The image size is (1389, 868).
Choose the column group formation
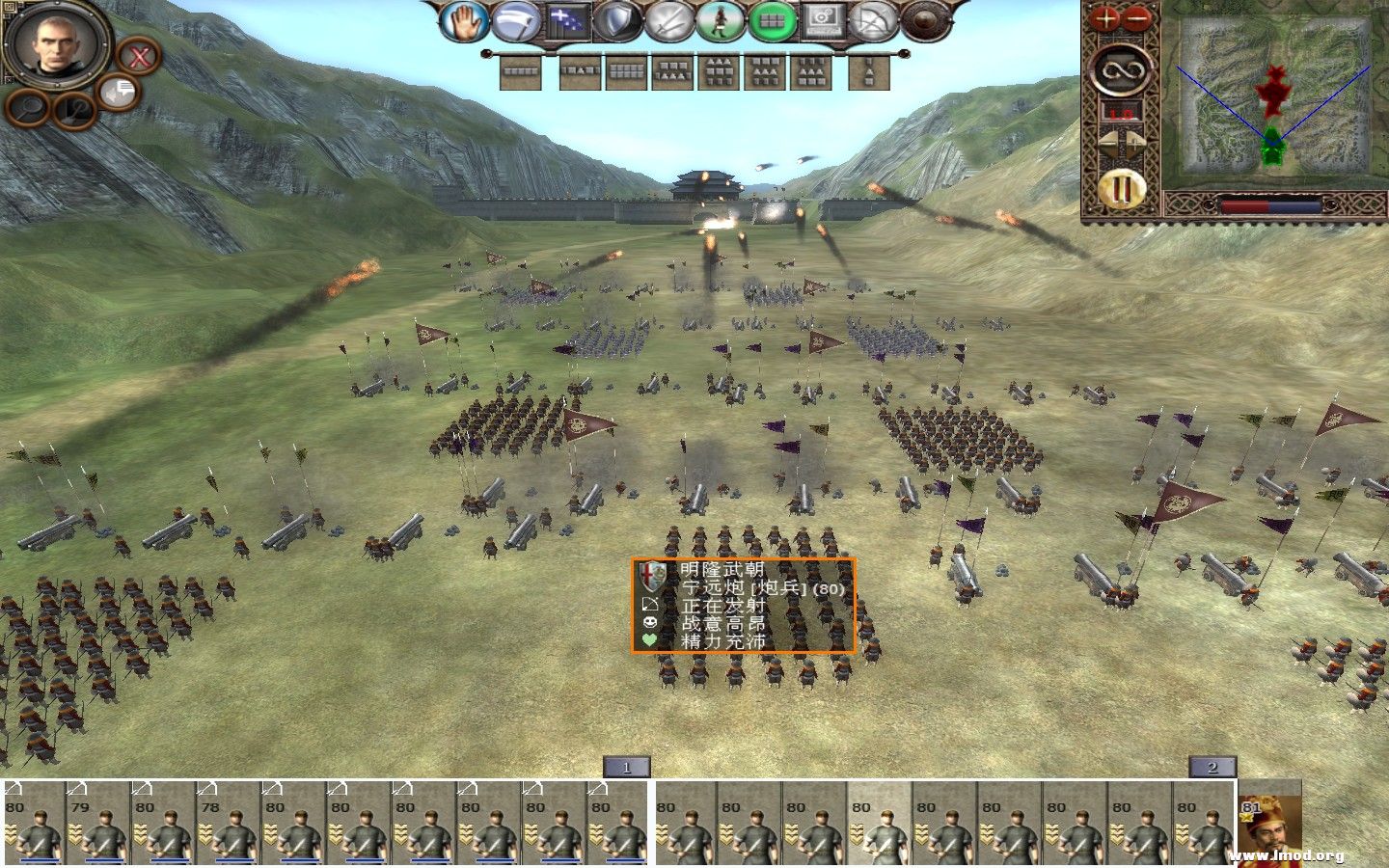pos(869,72)
